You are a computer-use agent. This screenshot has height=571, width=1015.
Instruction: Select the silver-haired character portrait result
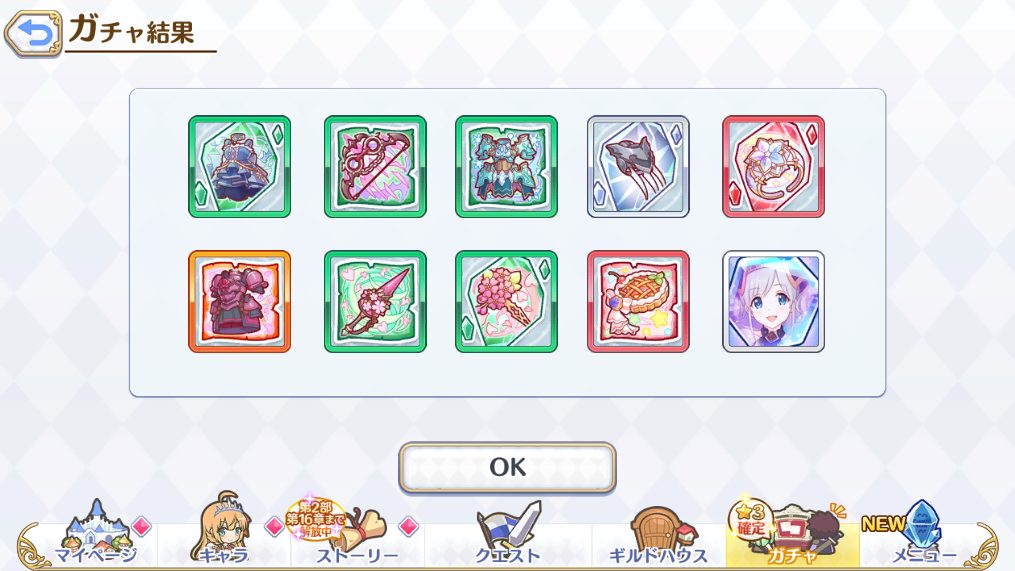[x=773, y=301]
